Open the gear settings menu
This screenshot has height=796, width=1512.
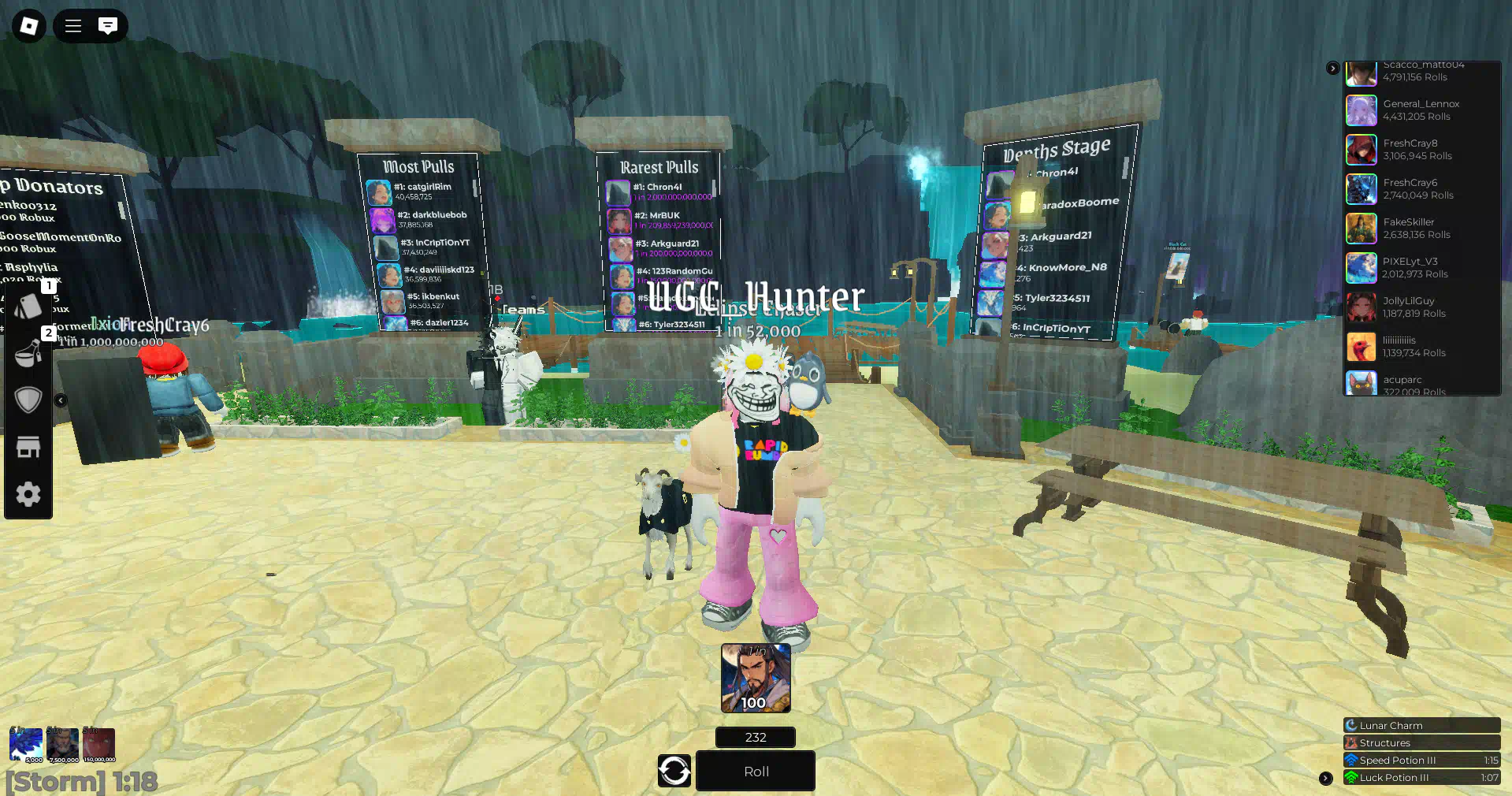pyautogui.click(x=28, y=494)
